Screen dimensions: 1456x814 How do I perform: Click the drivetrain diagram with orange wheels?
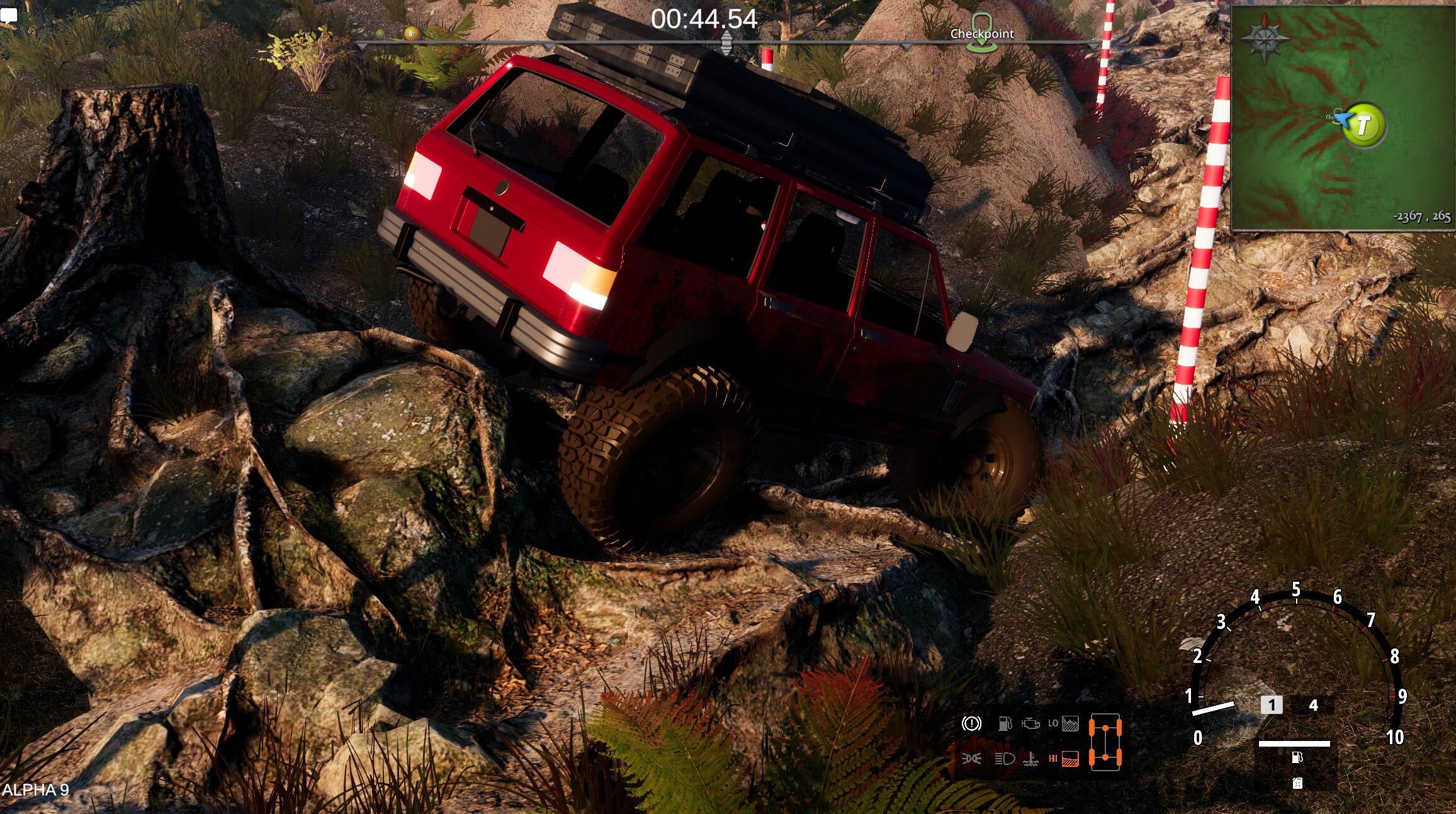[x=1106, y=741]
